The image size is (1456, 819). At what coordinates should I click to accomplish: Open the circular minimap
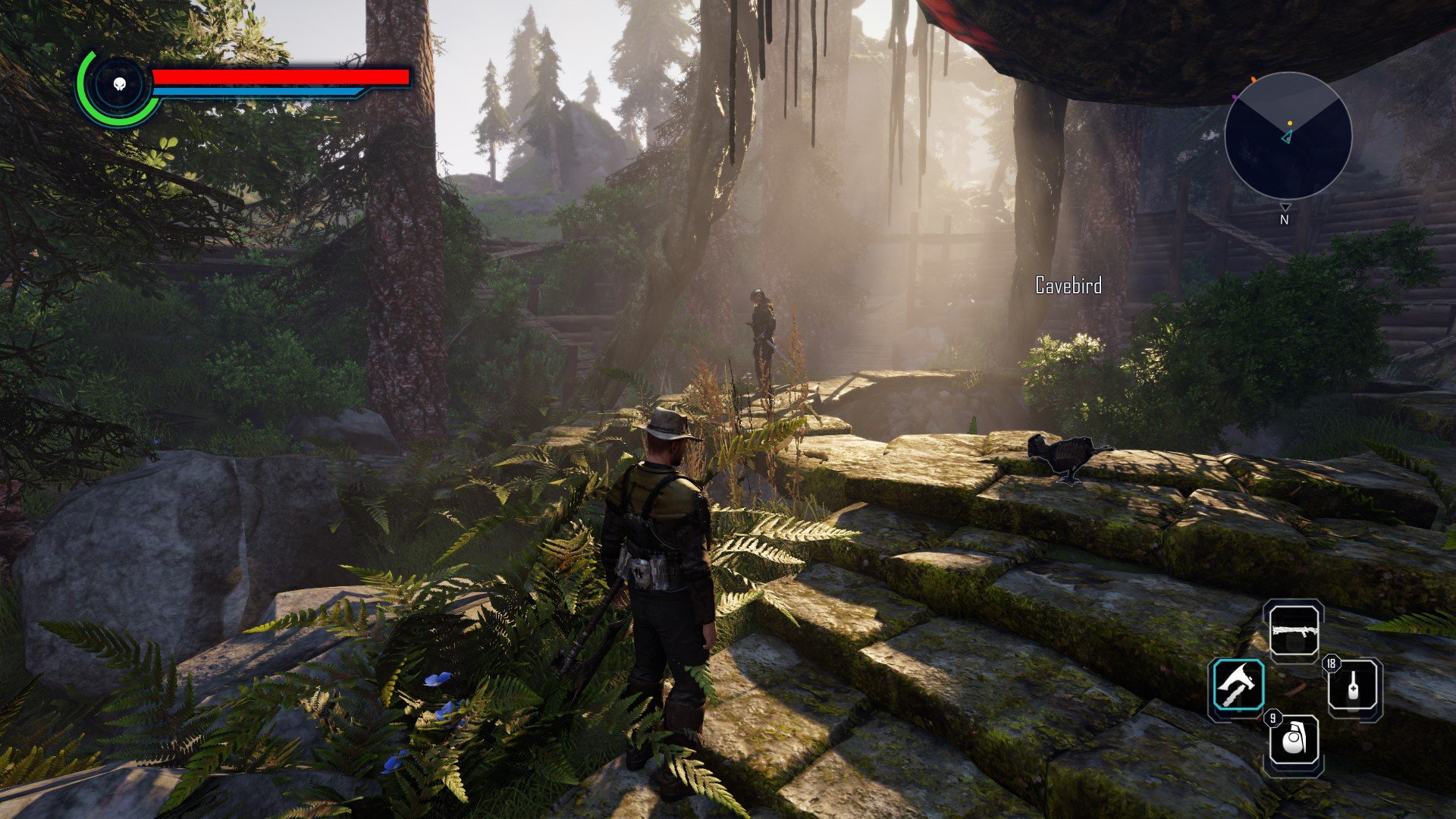(x=1288, y=136)
